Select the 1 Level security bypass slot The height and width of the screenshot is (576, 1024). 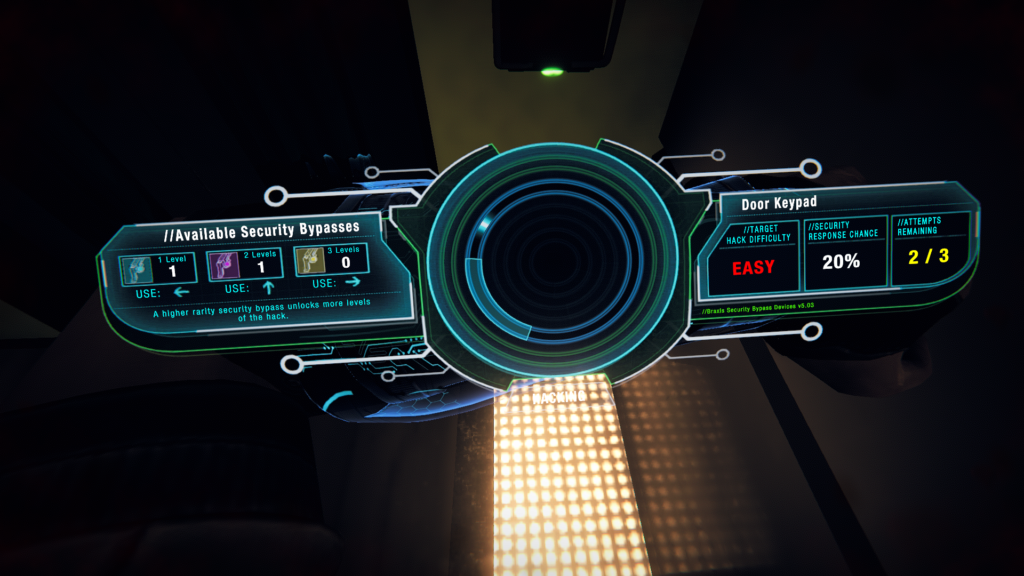[x=150, y=265]
